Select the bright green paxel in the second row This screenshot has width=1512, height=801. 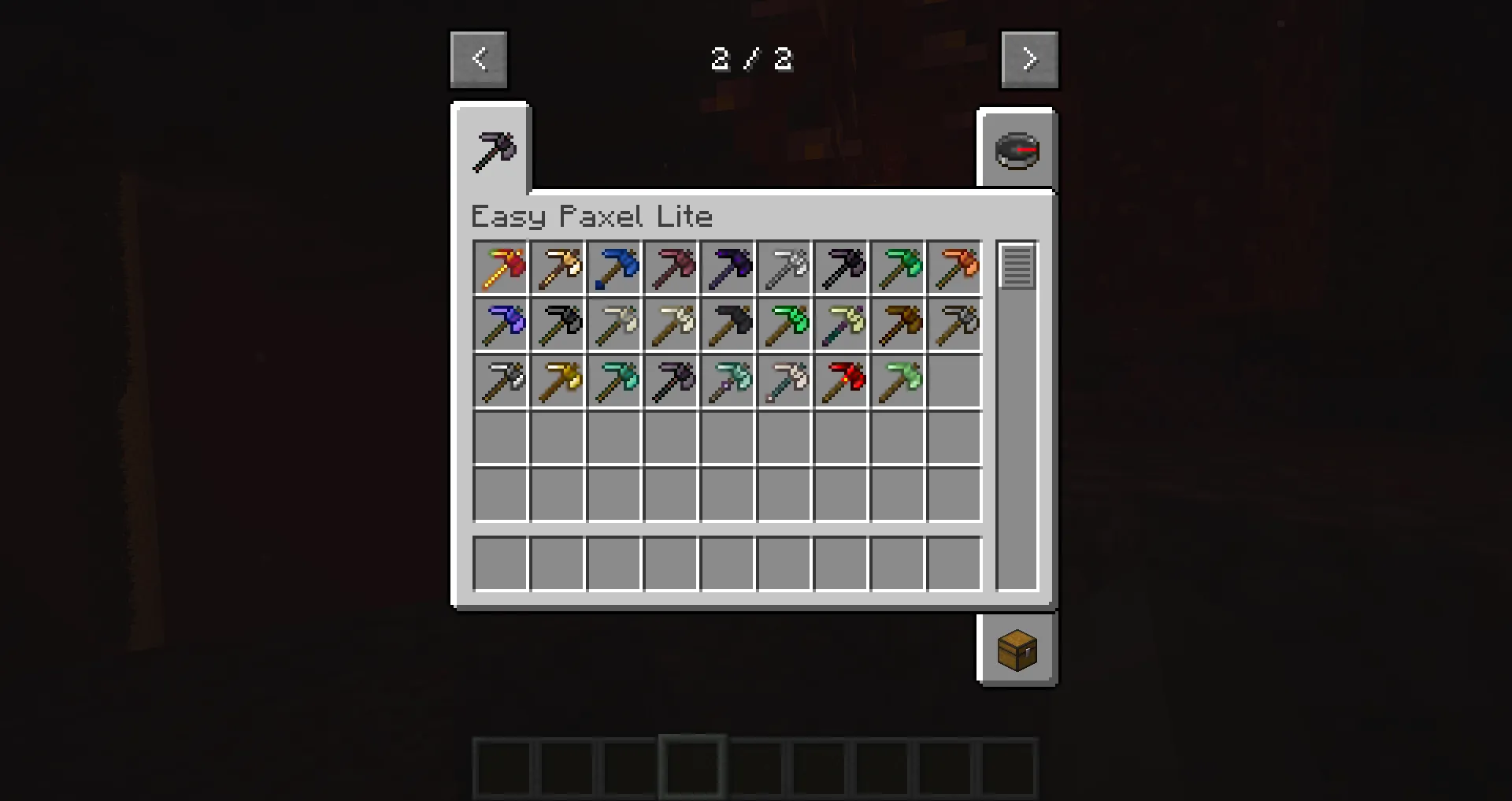(x=784, y=324)
